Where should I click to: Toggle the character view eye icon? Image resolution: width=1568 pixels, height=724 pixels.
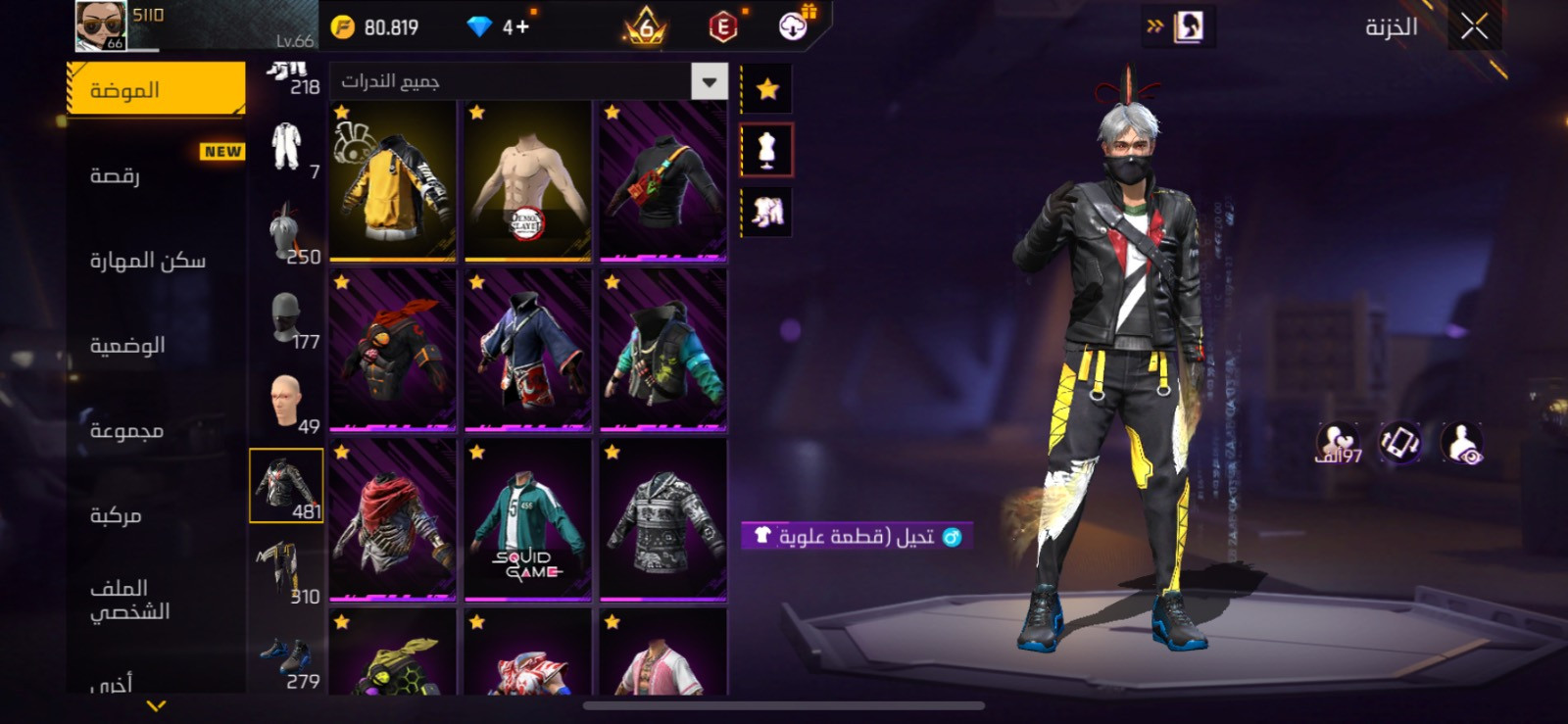1462,444
